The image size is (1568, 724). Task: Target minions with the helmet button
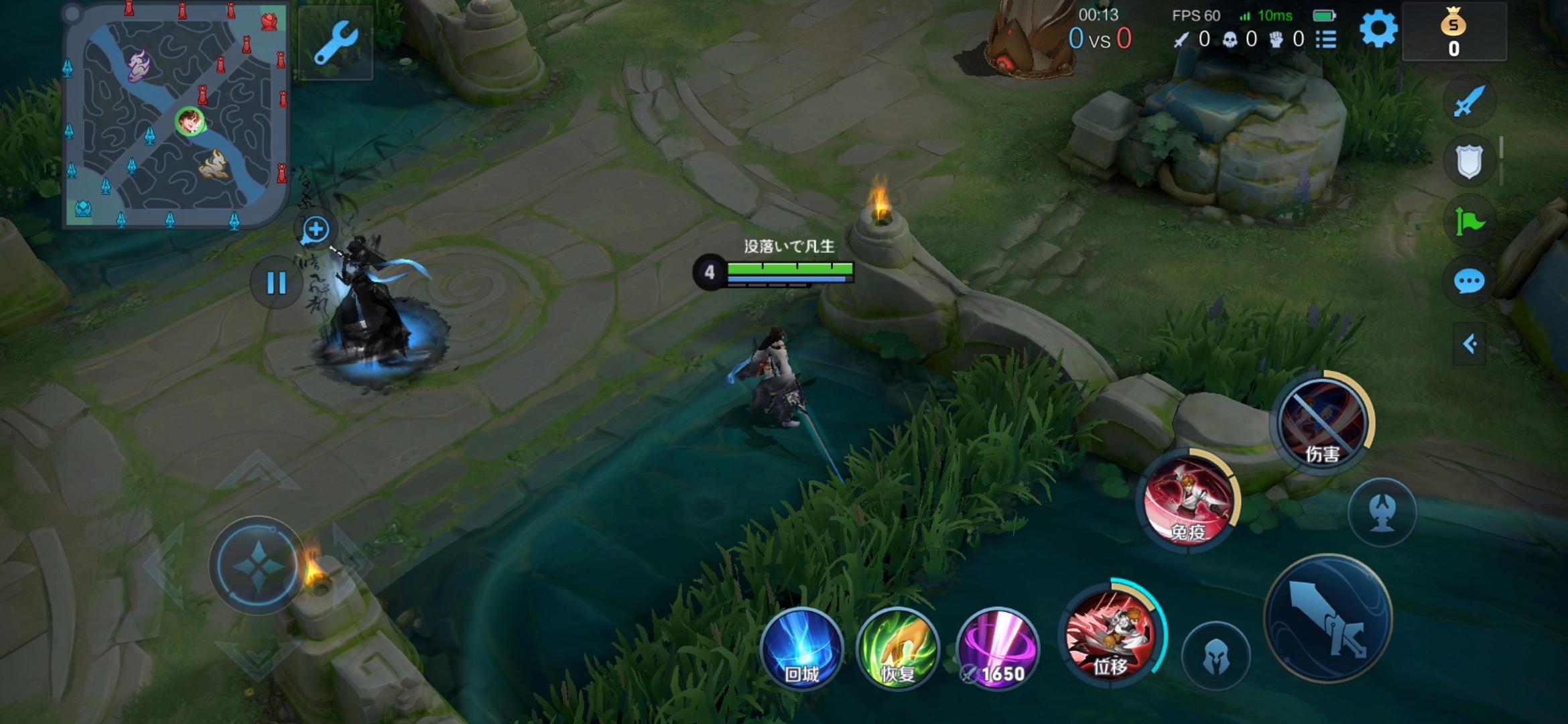(x=1216, y=657)
